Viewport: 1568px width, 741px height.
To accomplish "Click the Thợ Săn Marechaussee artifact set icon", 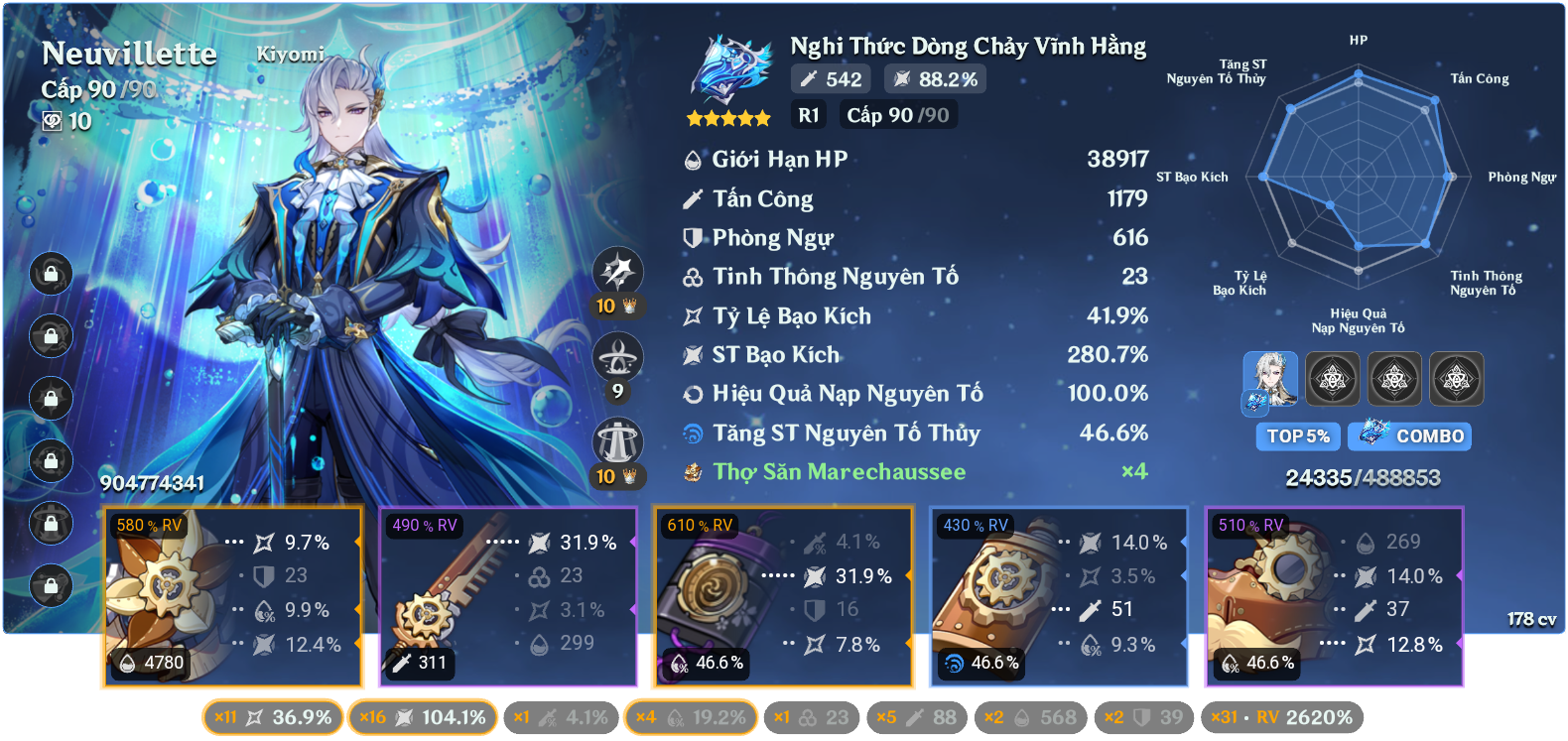I will [692, 472].
